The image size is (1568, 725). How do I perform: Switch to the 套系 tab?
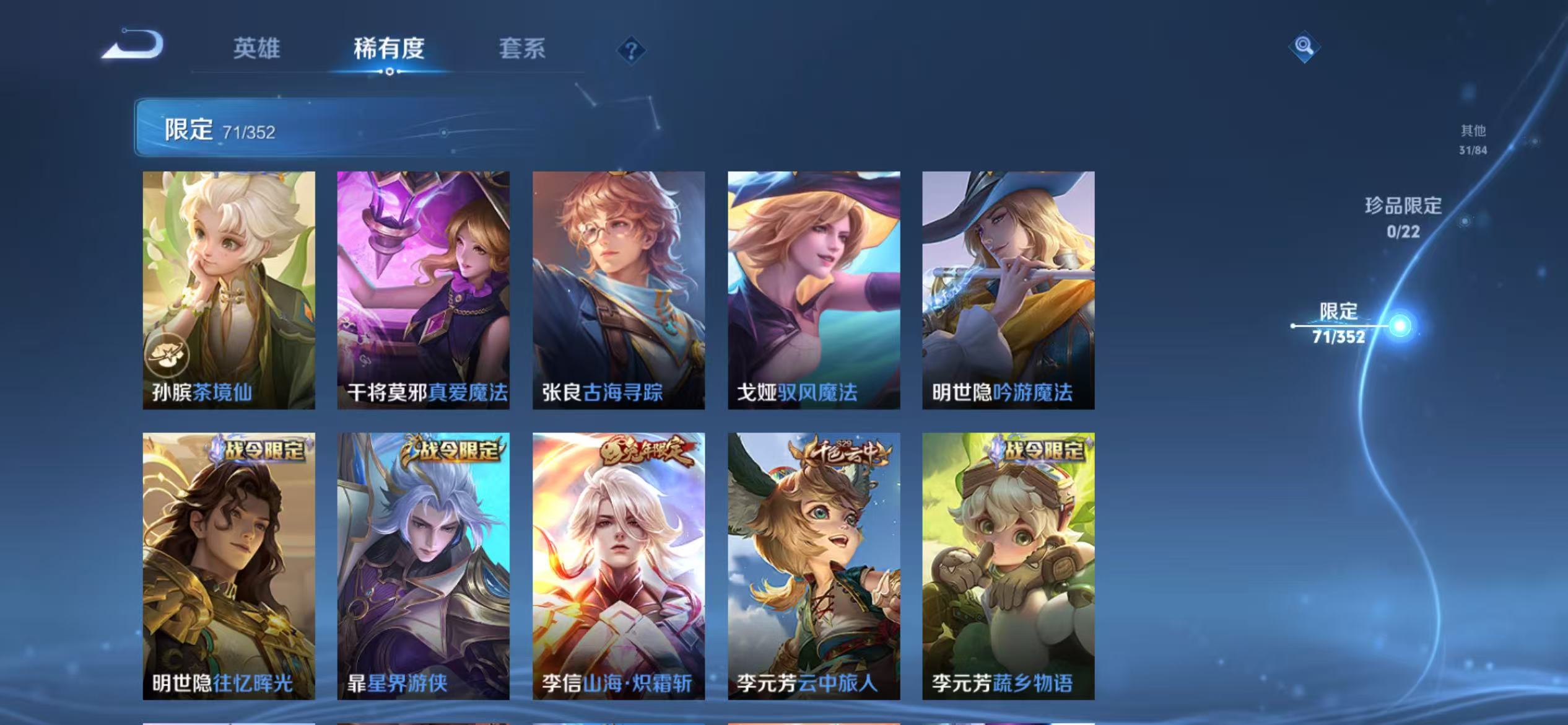click(522, 50)
